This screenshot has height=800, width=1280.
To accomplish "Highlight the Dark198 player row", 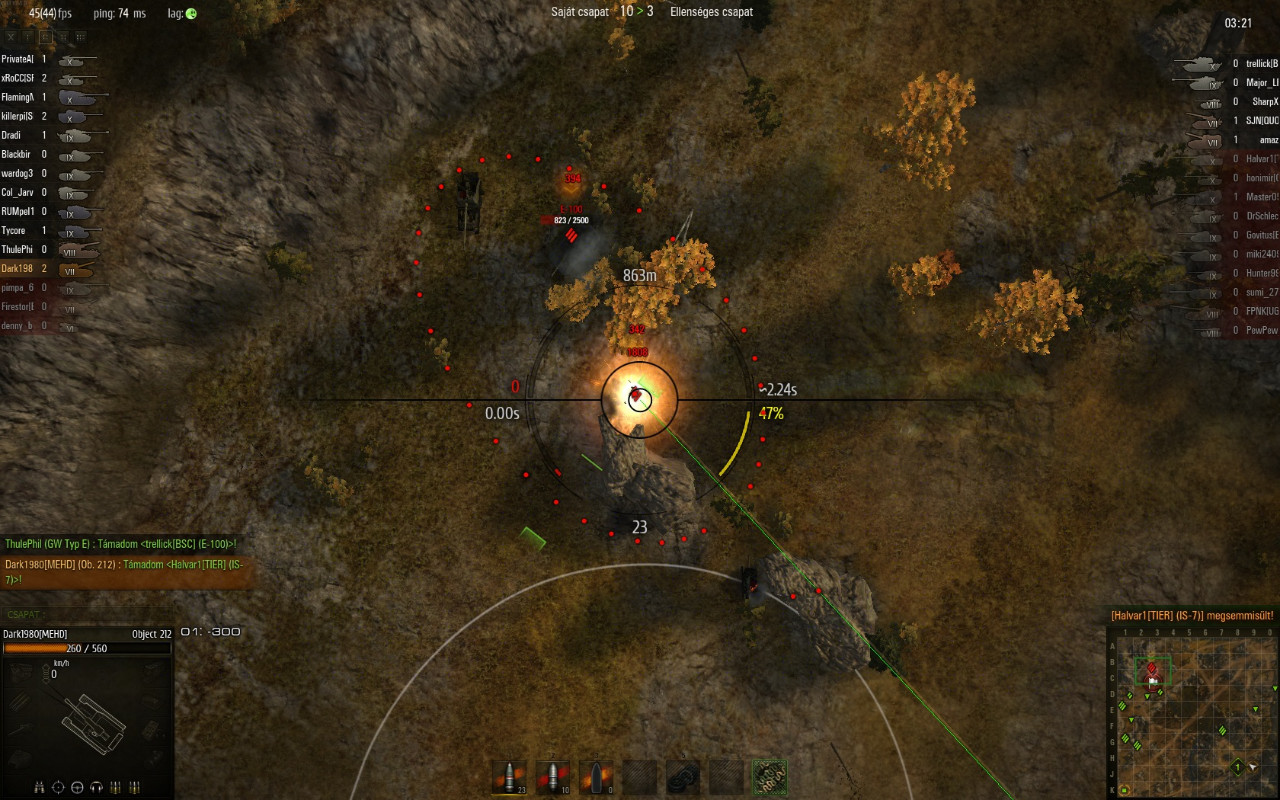I will click(x=40, y=269).
